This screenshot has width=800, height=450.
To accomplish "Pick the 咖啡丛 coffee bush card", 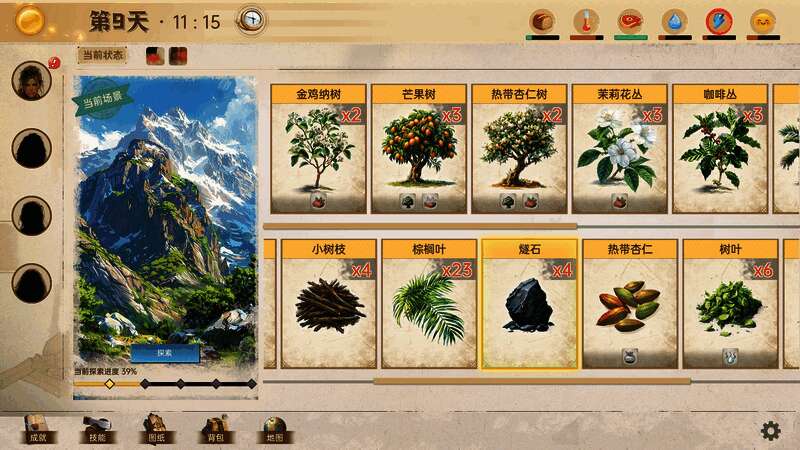I will [719, 148].
